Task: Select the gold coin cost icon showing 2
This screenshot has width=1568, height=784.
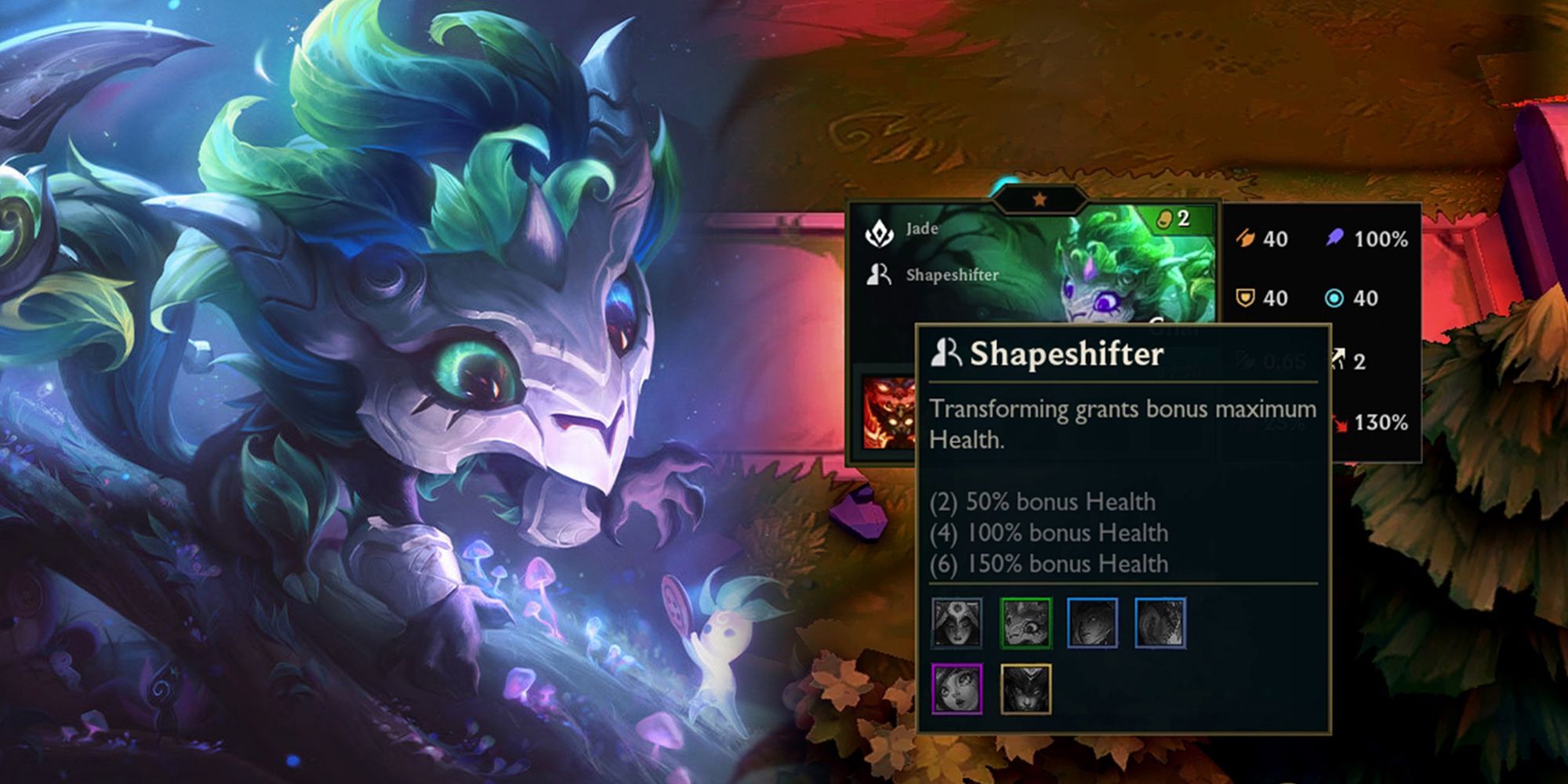Action: (x=1163, y=218)
